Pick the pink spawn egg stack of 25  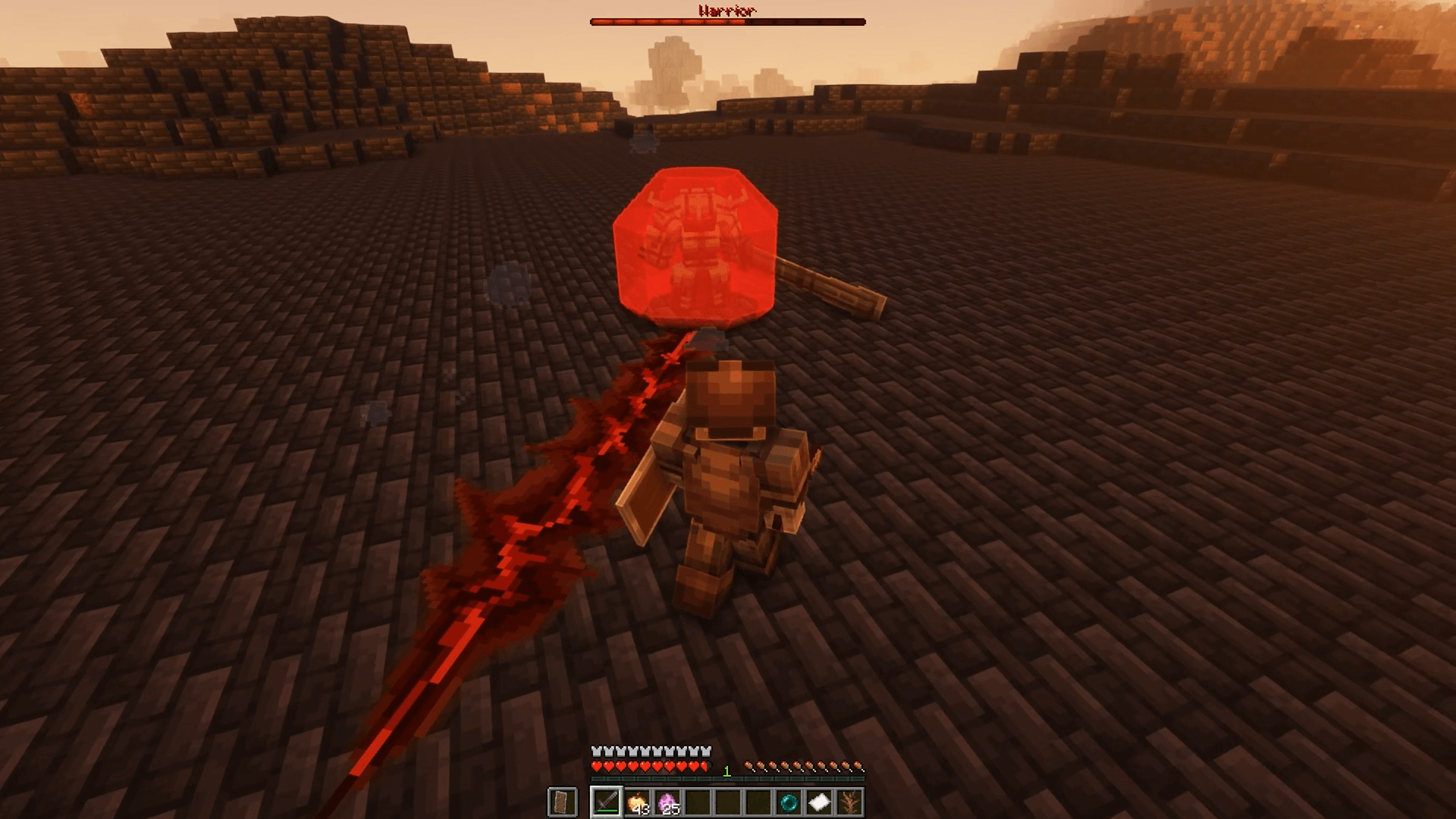[x=667, y=802]
